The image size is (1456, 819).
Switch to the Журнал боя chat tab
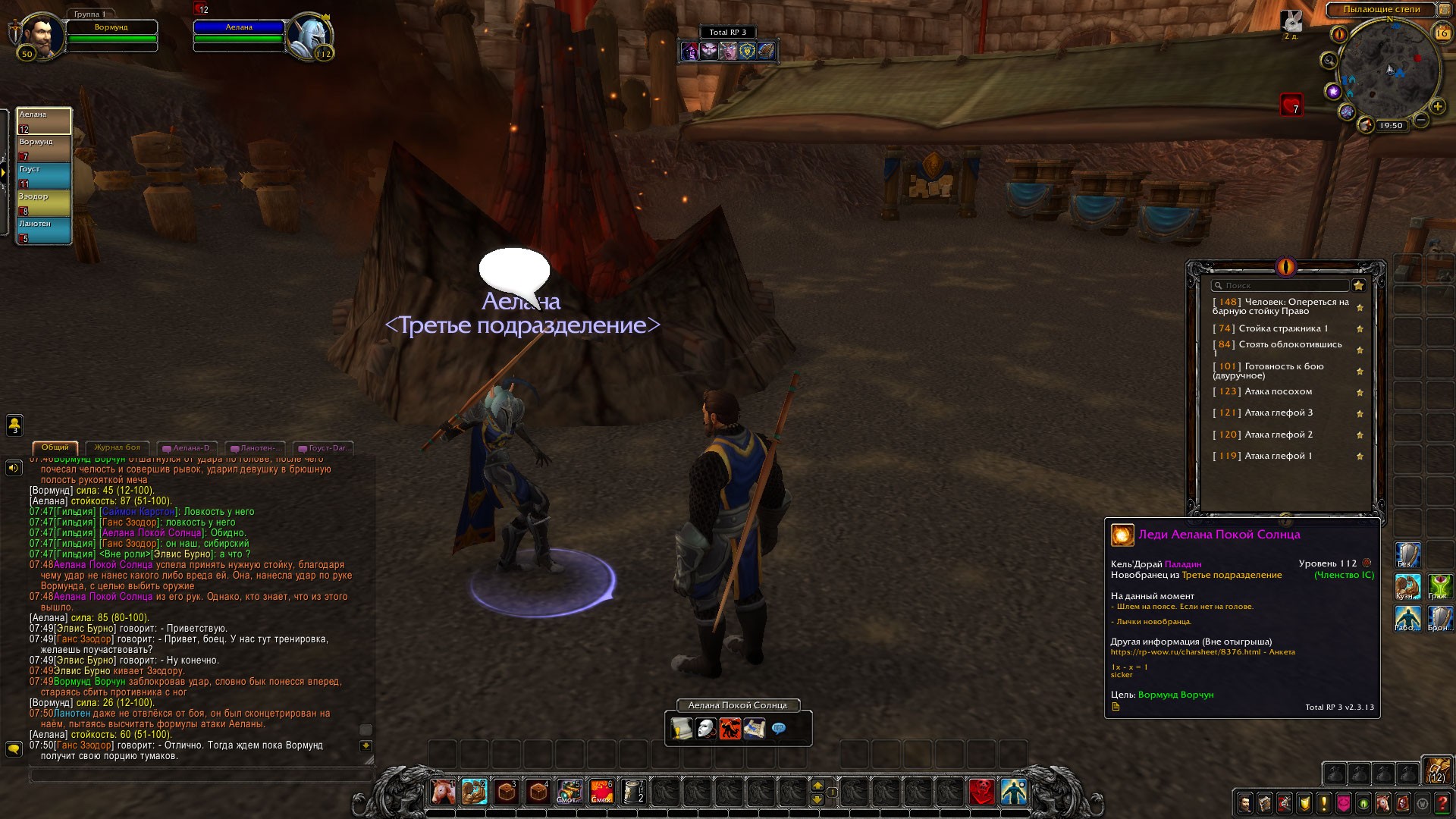[x=118, y=447]
